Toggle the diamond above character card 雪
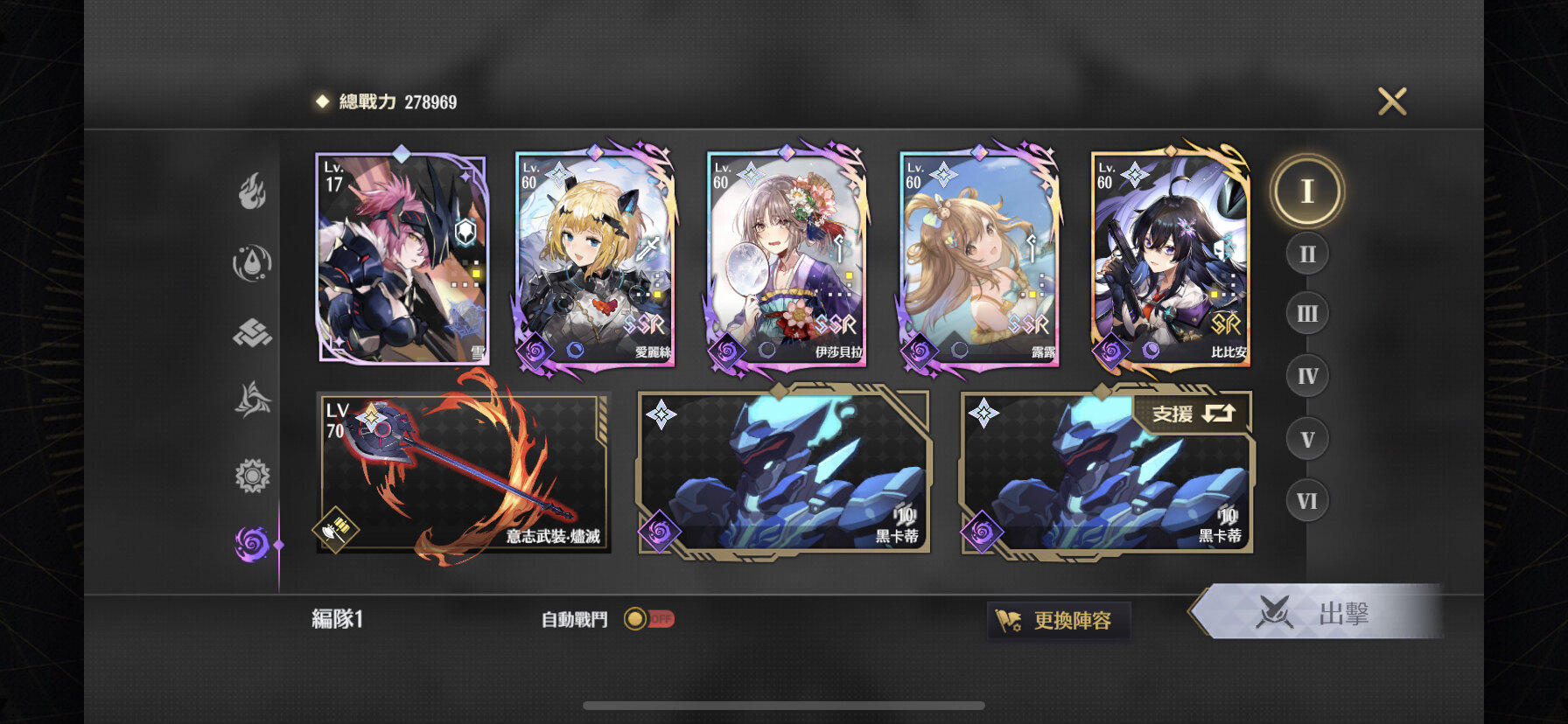 [x=399, y=154]
